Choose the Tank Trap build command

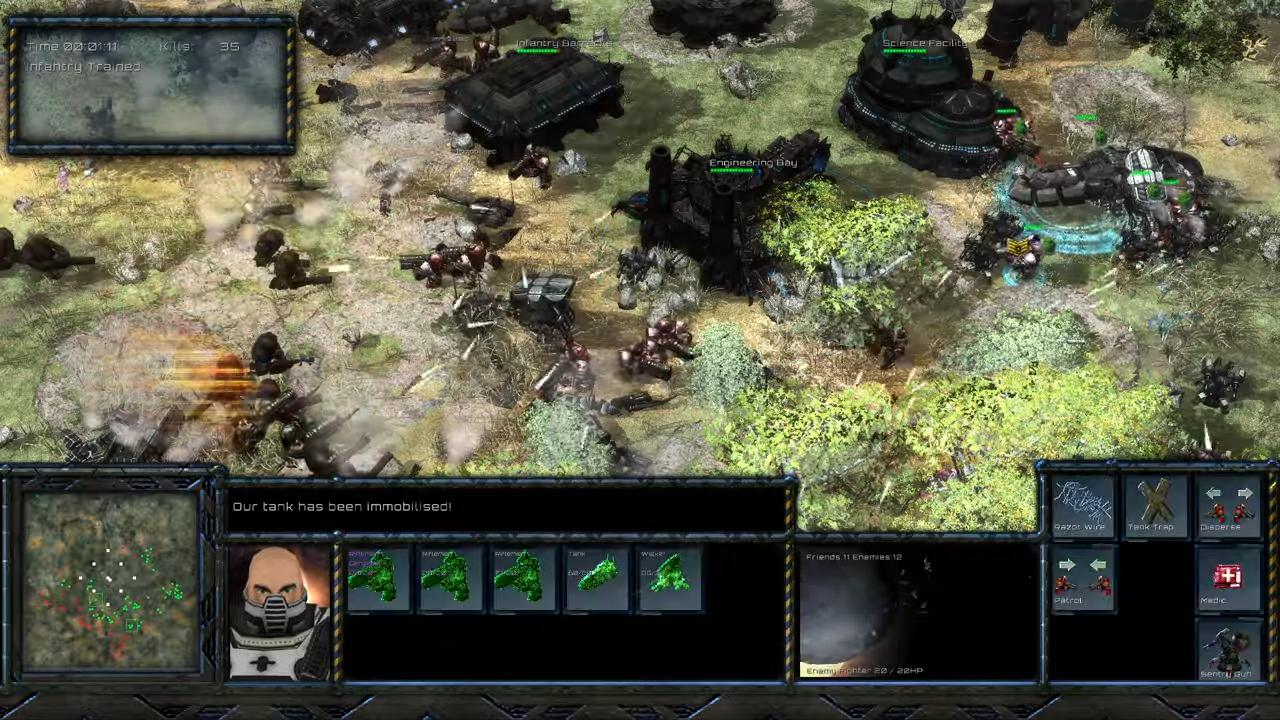click(x=1155, y=504)
